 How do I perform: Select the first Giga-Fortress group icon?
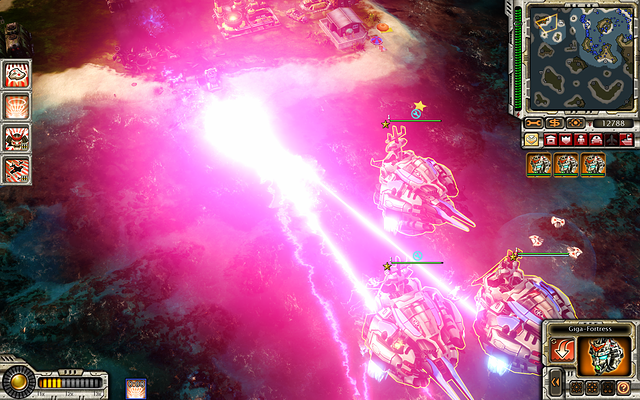540,164
